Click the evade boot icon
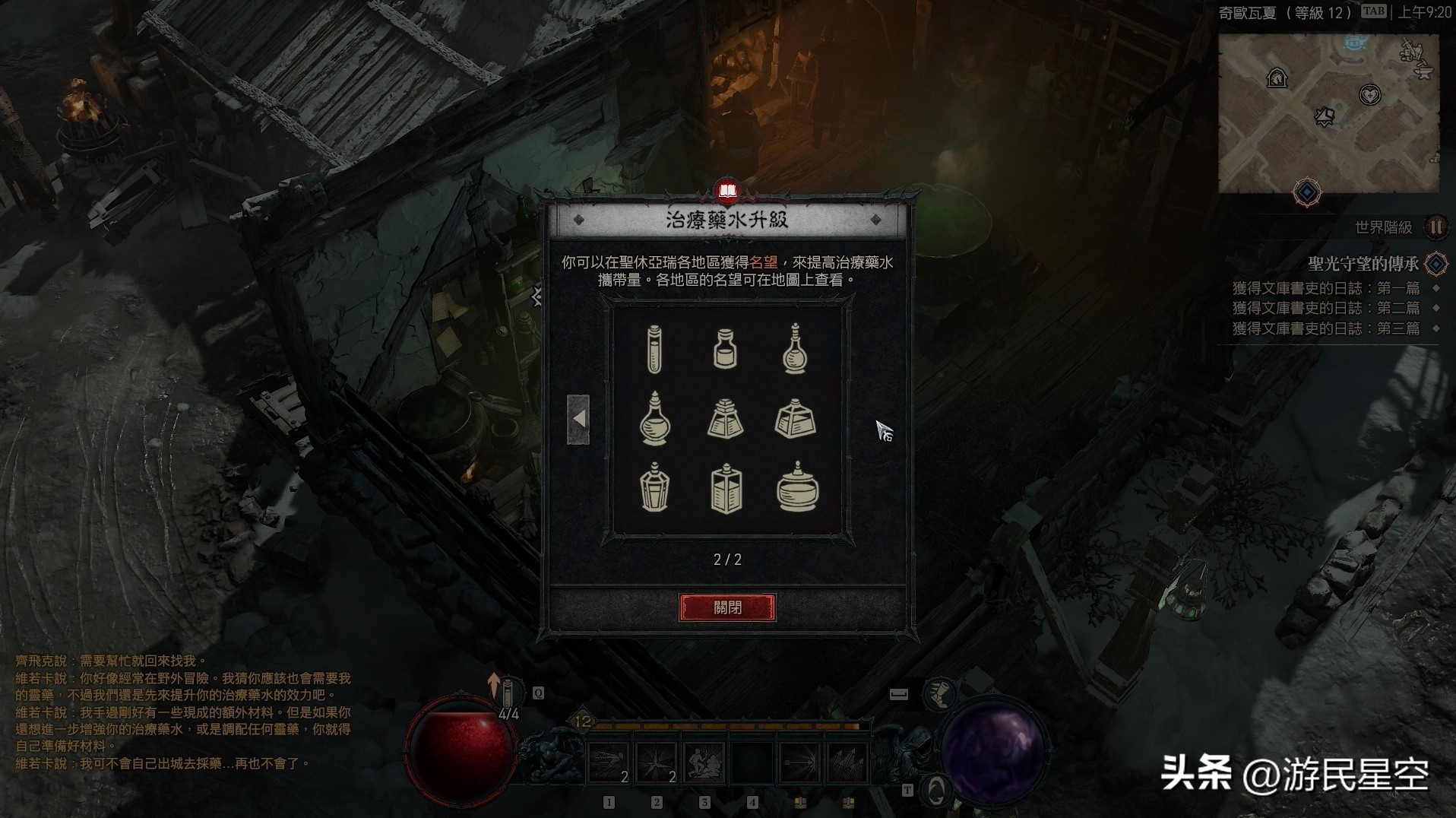This screenshot has height=818, width=1456. 940,694
